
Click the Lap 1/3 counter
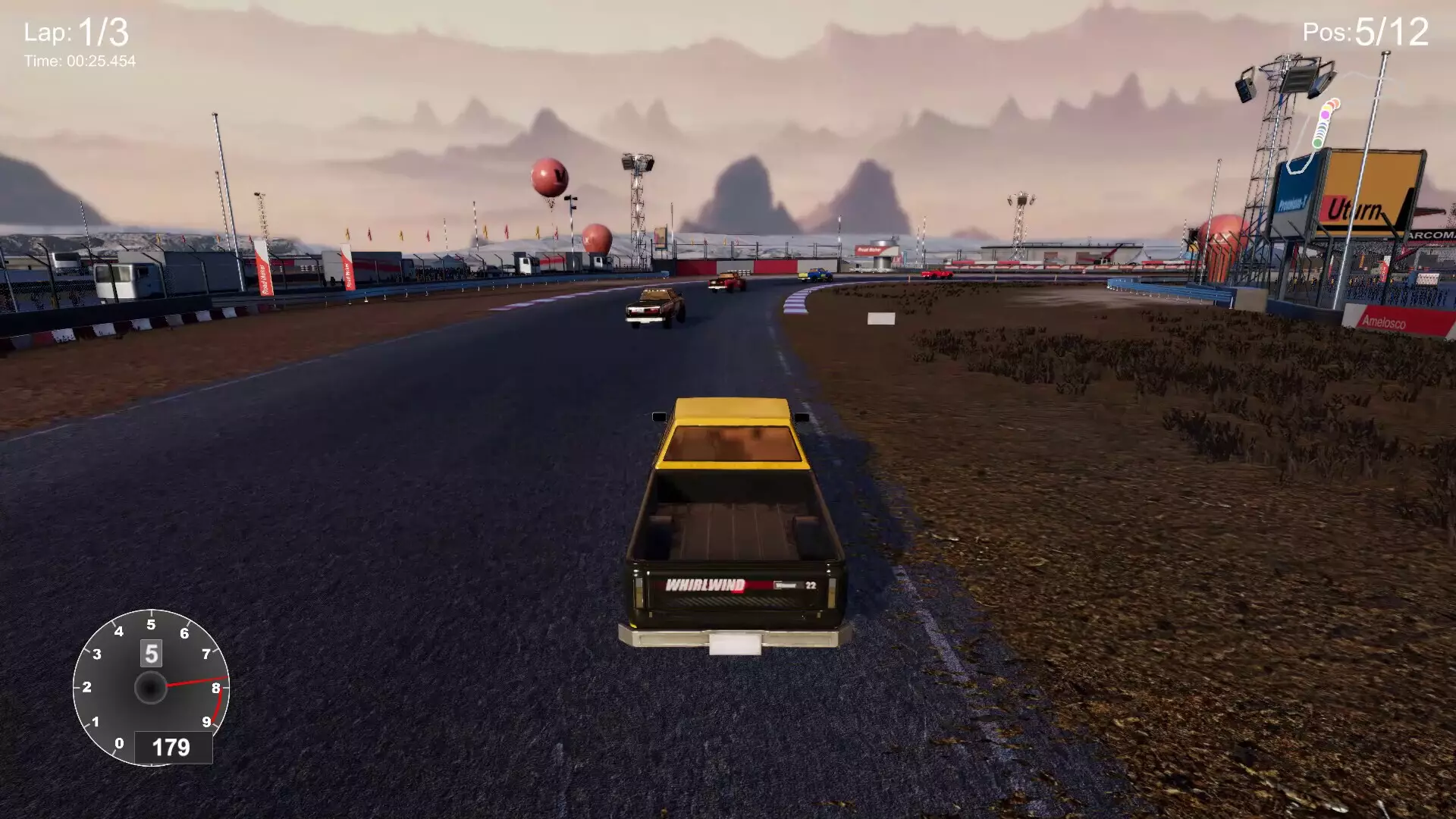(x=76, y=31)
